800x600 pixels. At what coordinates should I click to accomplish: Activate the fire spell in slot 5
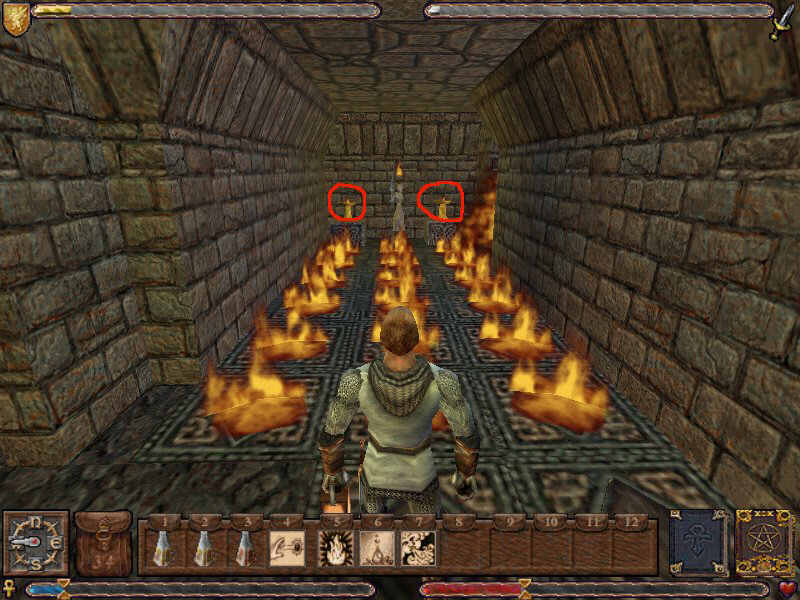tap(332, 547)
